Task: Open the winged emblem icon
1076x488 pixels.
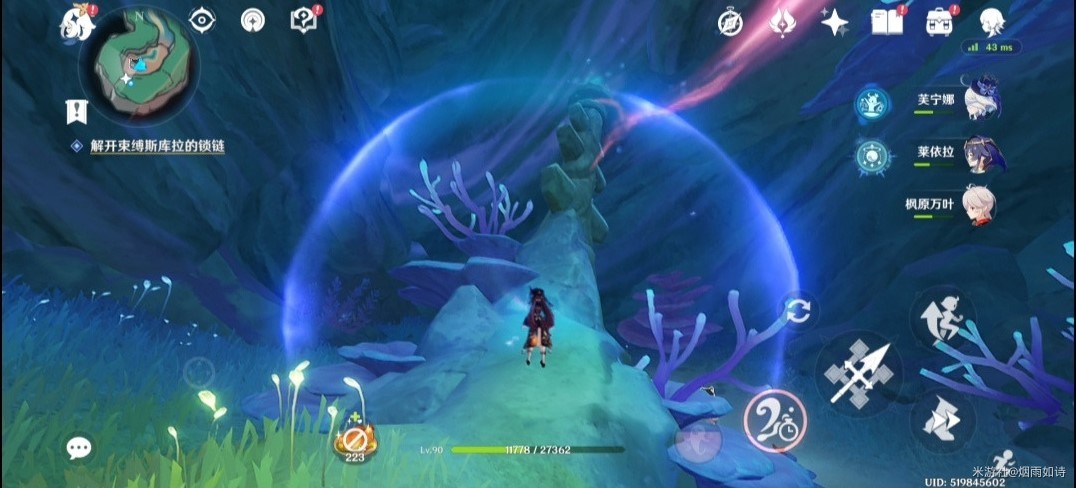Action: point(782,22)
